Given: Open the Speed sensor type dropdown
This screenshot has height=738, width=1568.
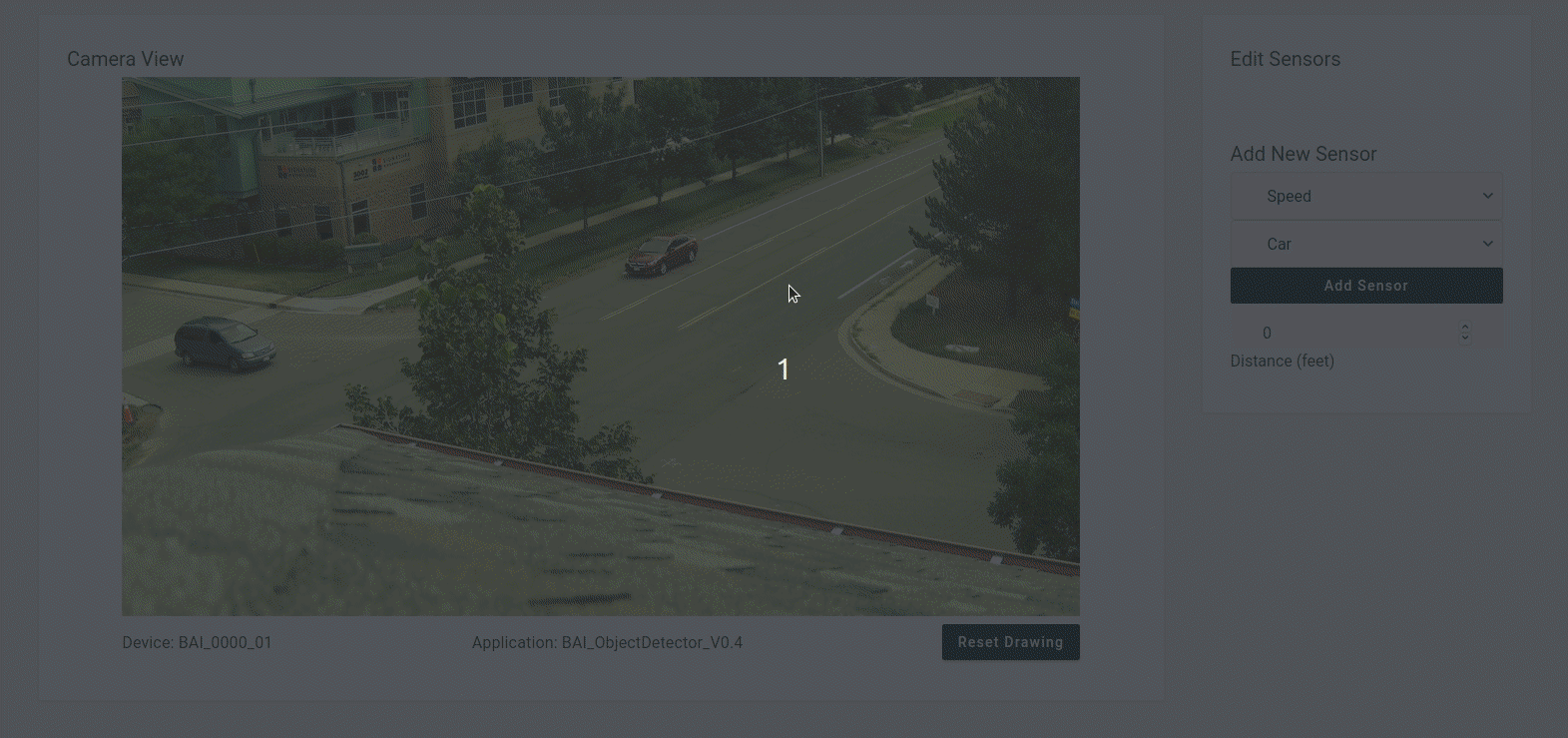Looking at the screenshot, I should (1365, 196).
